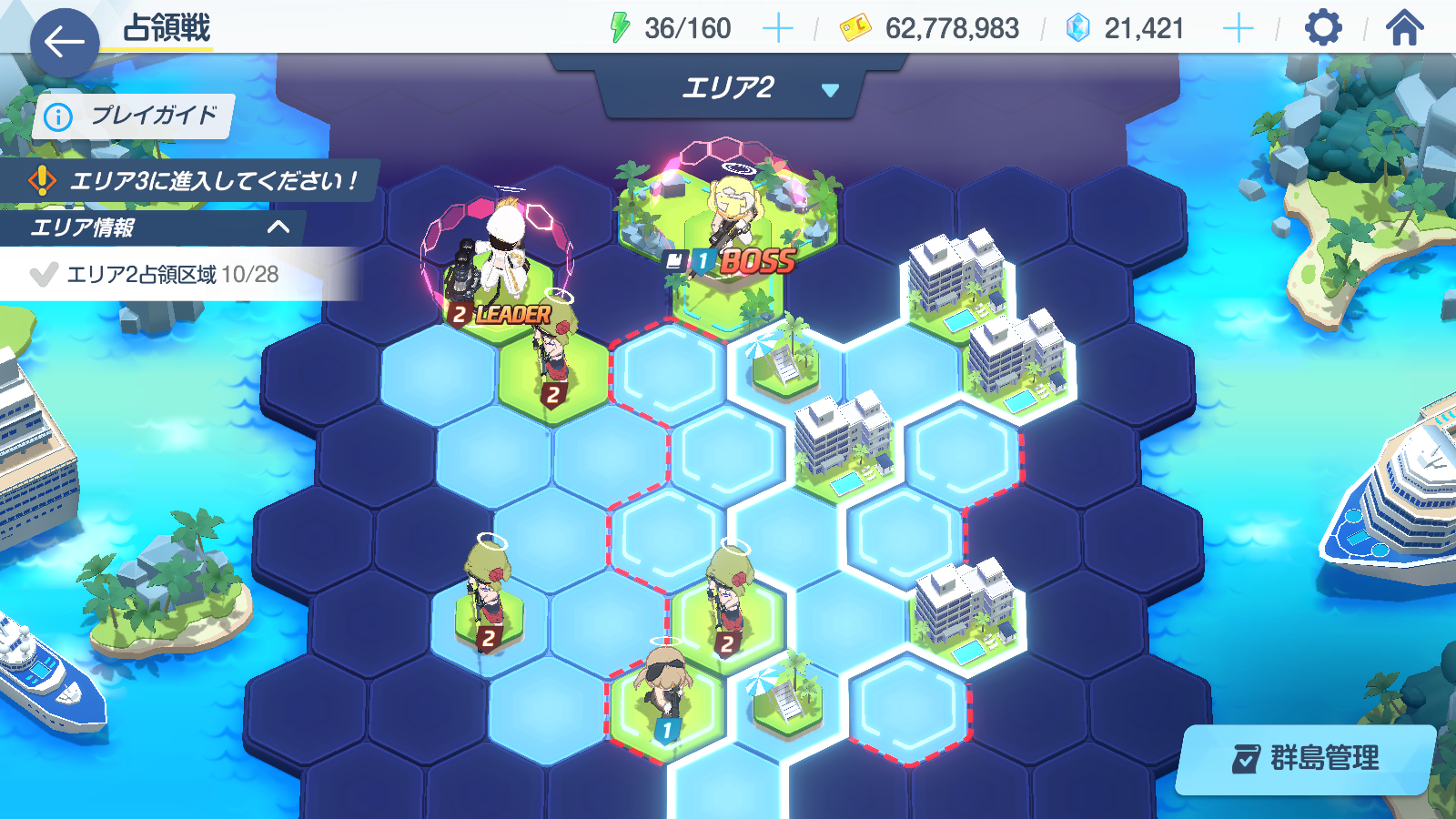
Task: Go back using the arrow button
Action: [x=64, y=42]
